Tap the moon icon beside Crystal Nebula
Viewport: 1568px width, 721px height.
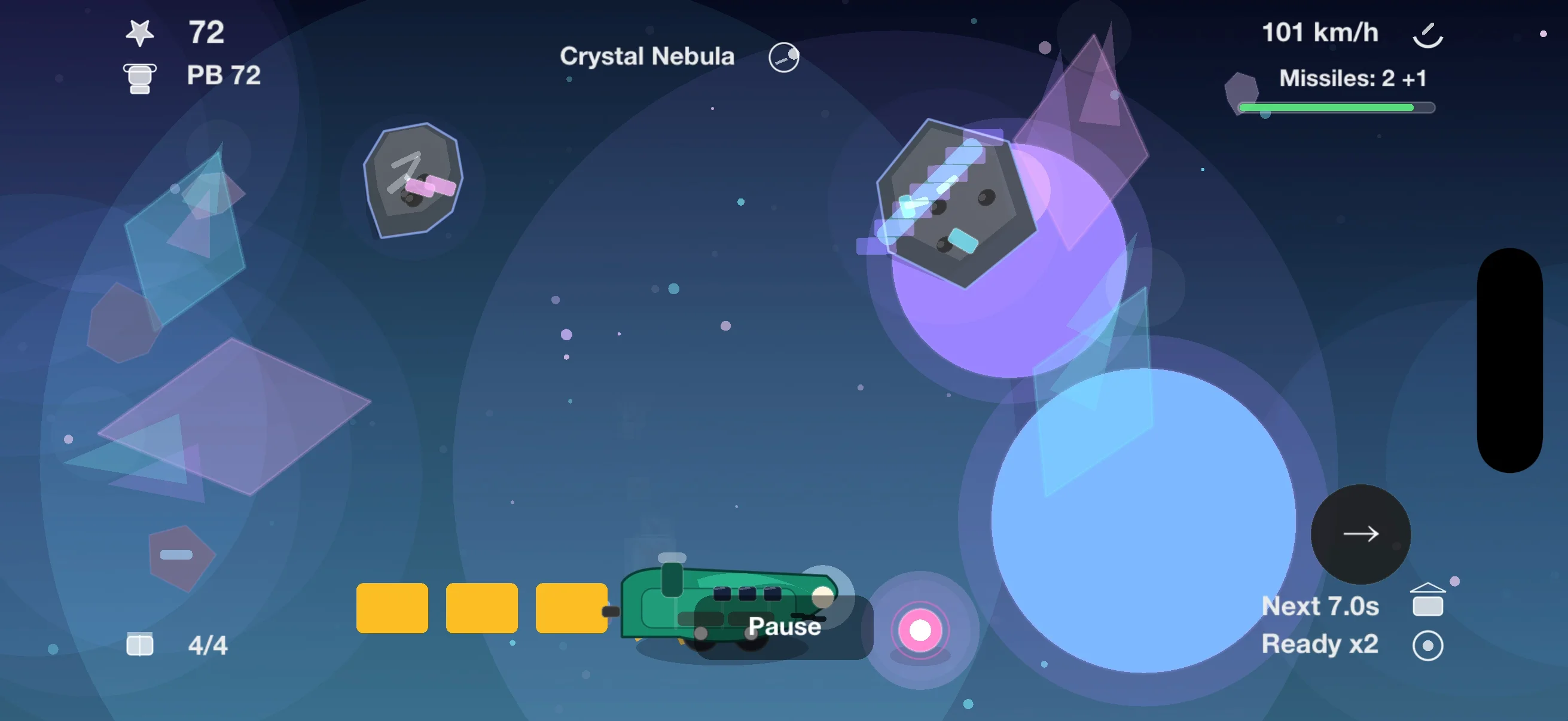(783, 56)
